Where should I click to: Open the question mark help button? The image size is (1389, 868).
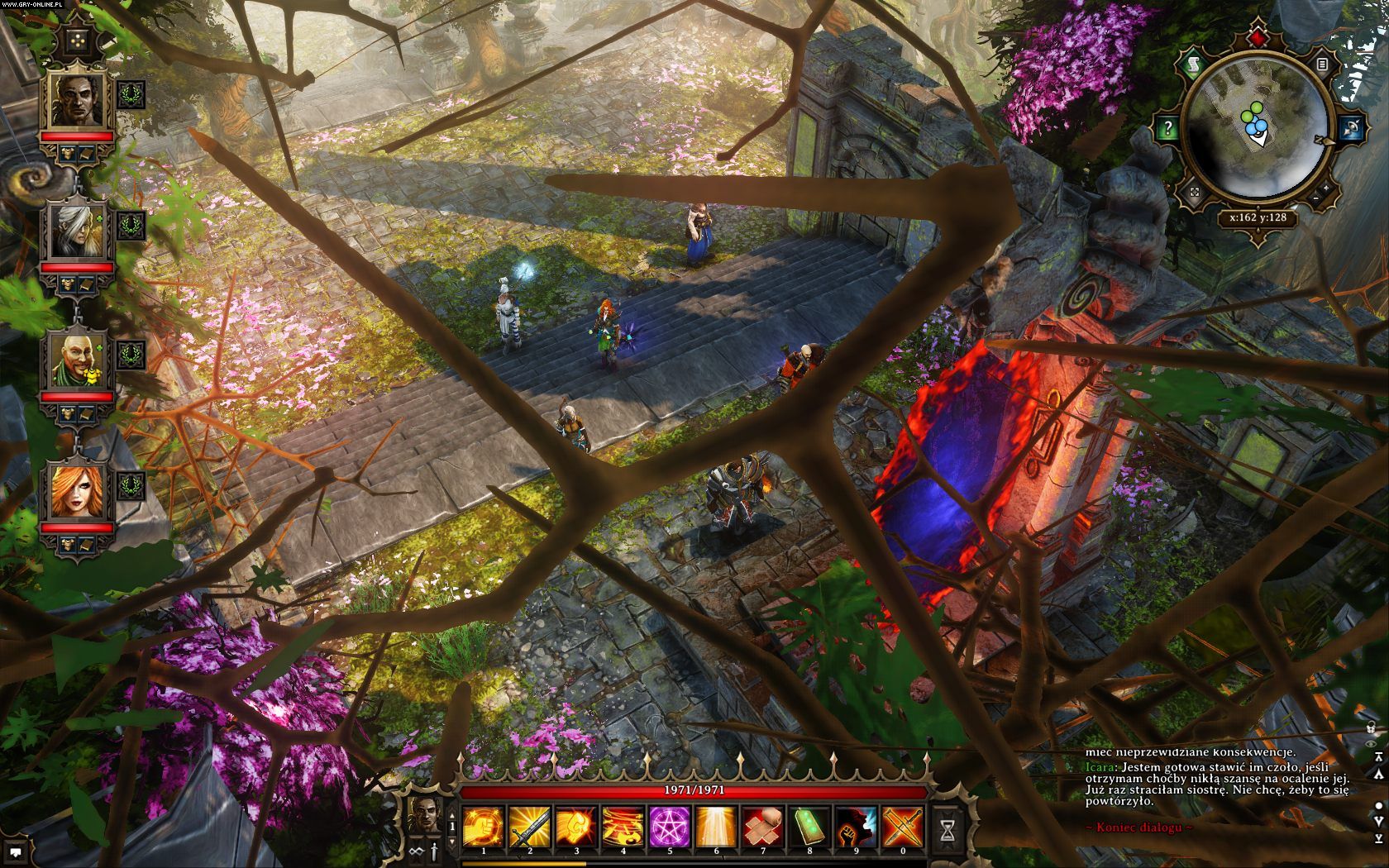(1167, 128)
